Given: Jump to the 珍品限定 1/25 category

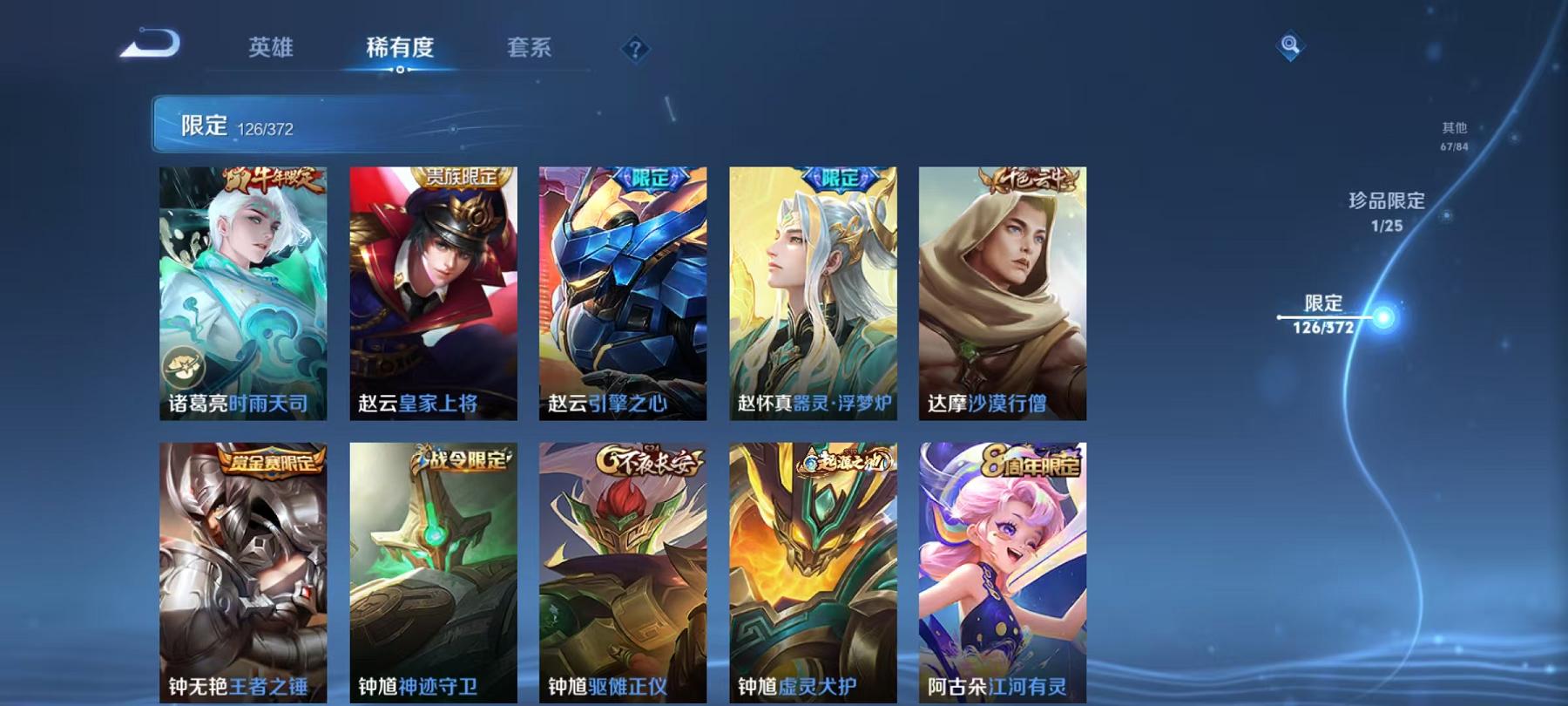Looking at the screenshot, I should [1383, 212].
